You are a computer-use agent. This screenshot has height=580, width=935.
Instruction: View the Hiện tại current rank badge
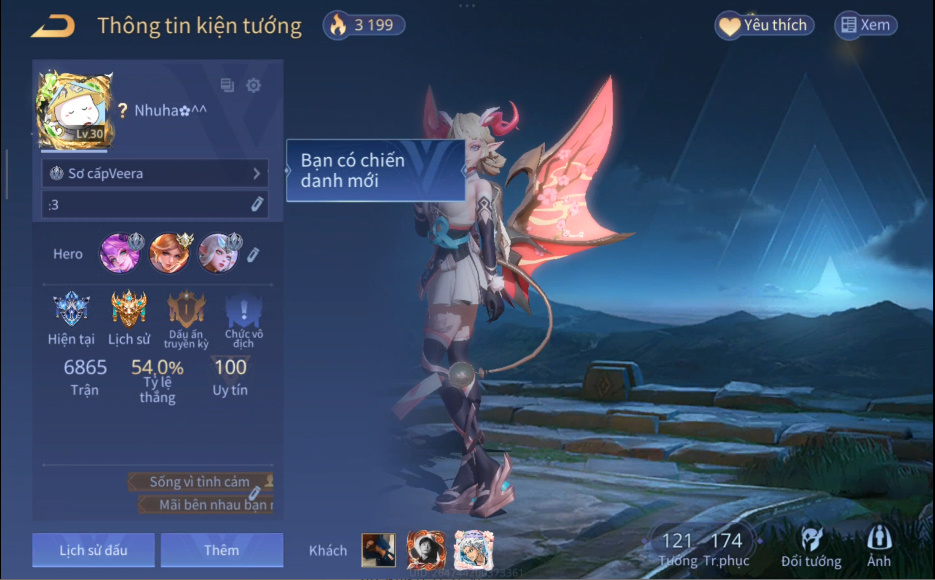(x=71, y=310)
